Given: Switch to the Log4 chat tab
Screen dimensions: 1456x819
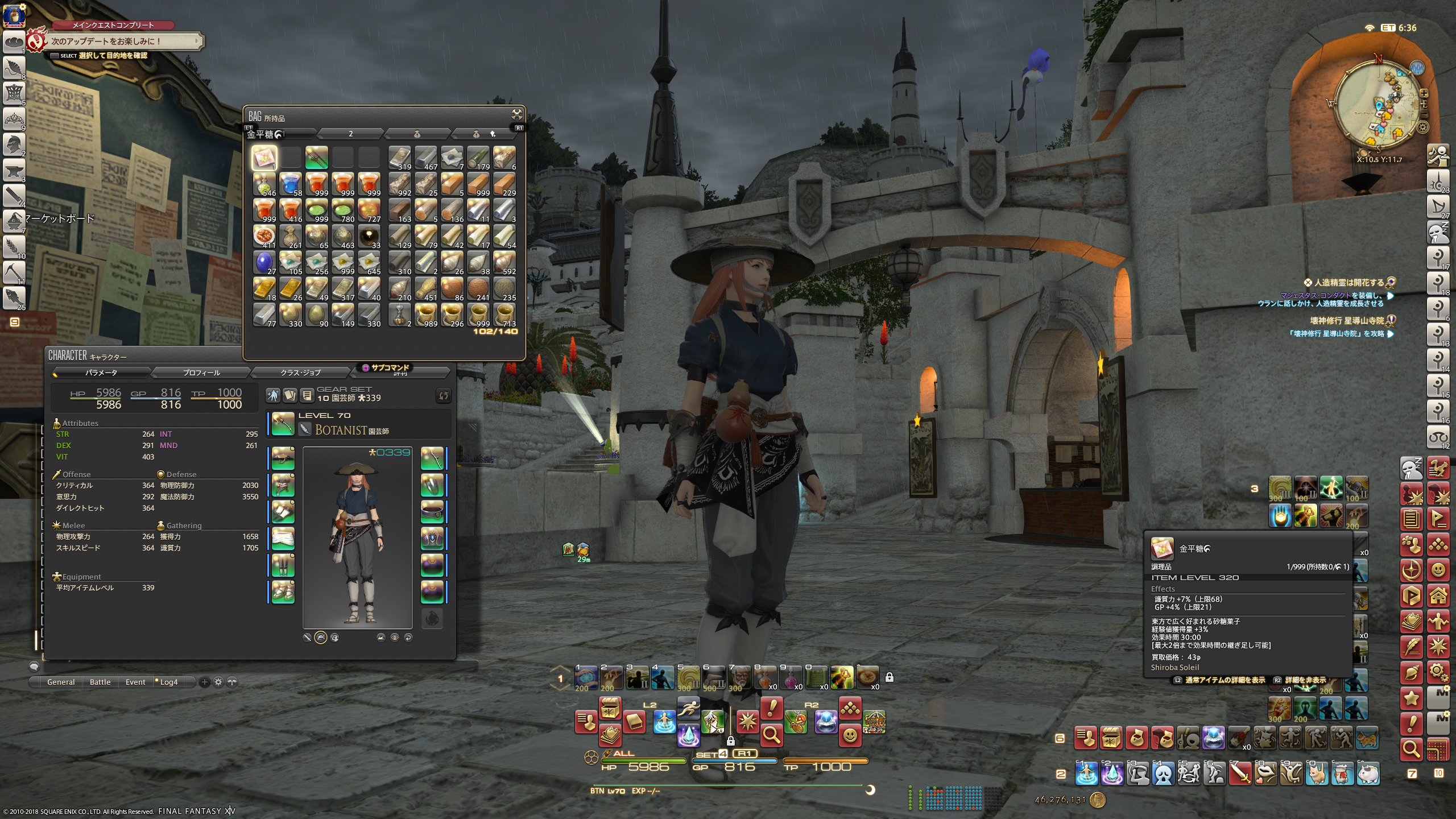Looking at the screenshot, I should click(168, 682).
